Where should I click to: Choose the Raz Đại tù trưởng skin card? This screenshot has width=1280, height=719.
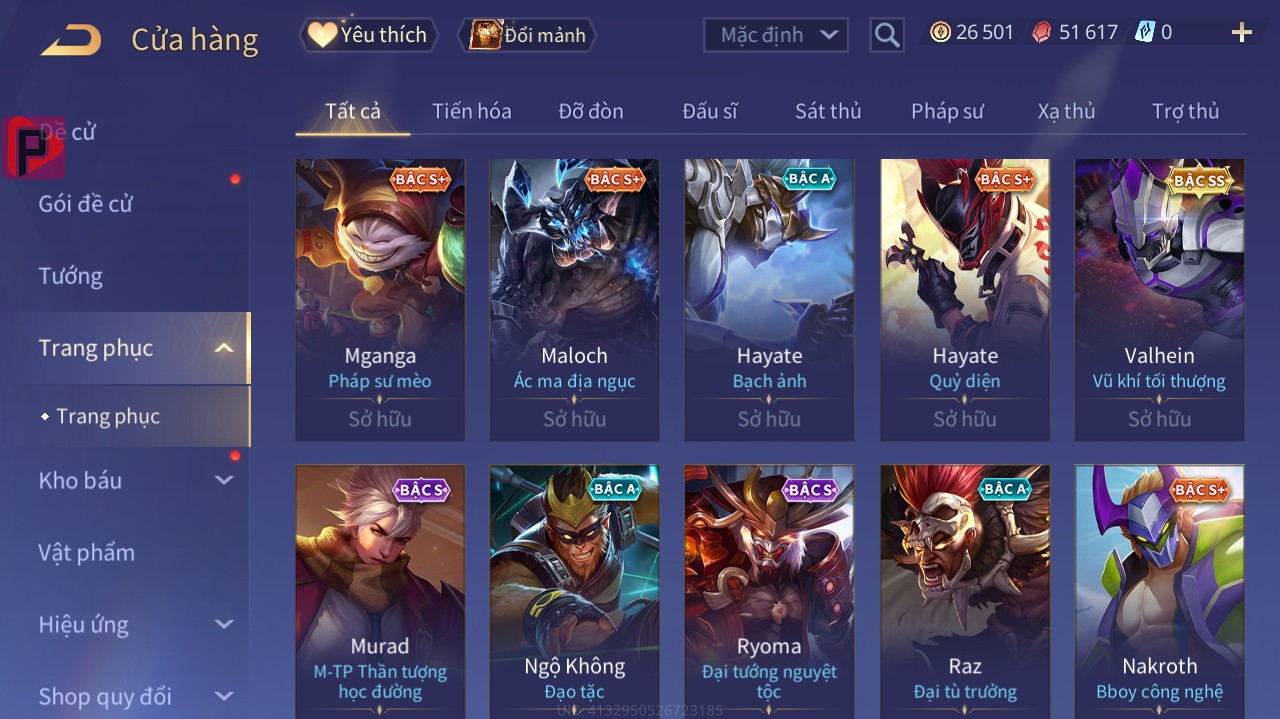coord(965,590)
